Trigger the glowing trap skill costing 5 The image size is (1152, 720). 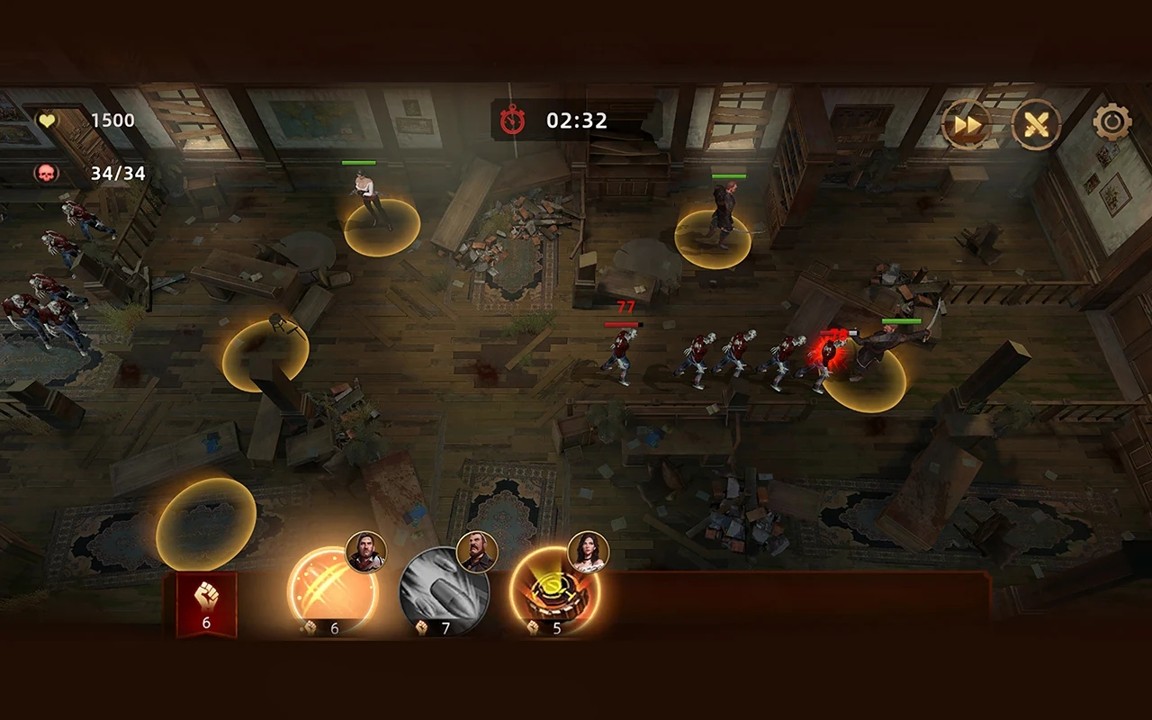tap(555, 590)
